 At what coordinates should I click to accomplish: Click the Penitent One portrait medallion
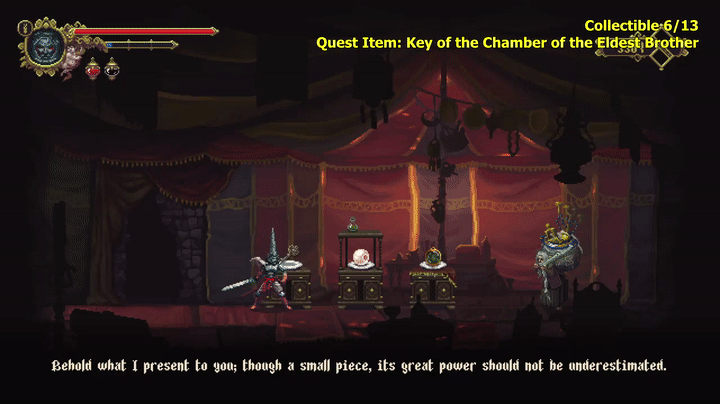point(45,46)
